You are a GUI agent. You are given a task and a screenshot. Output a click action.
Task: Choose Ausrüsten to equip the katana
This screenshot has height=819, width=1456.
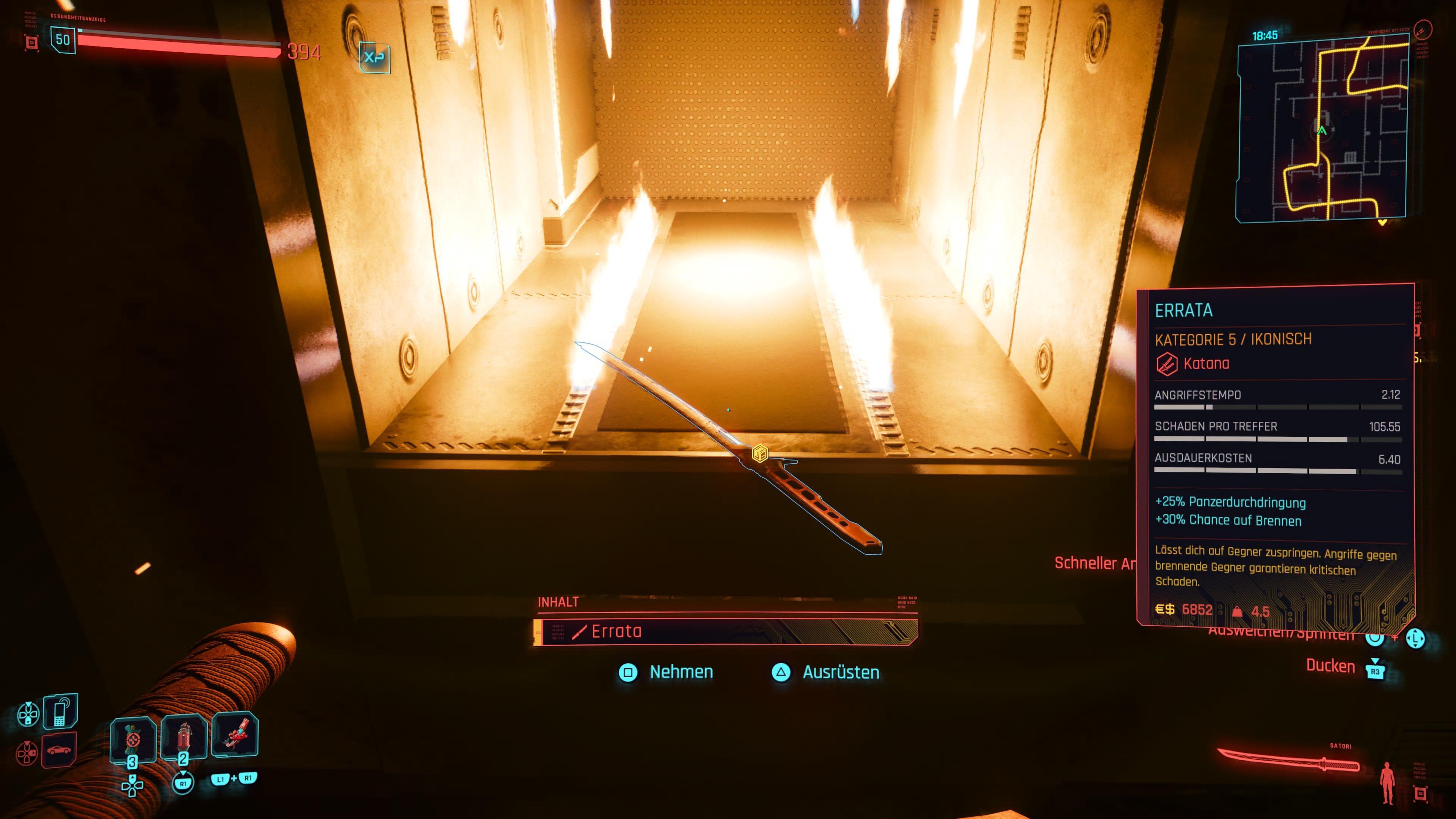[x=841, y=673]
